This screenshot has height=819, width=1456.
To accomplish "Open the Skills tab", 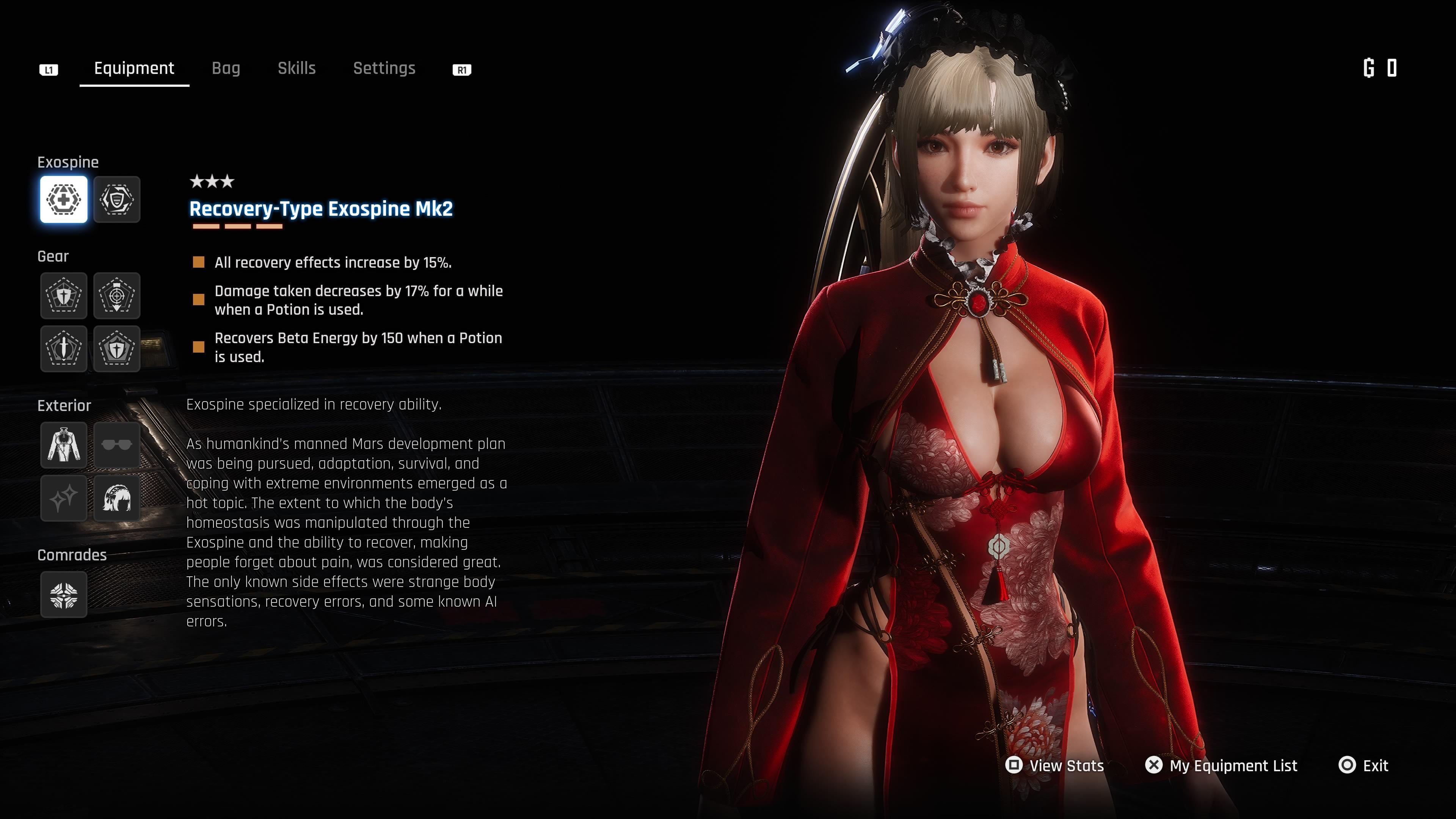I will click(296, 68).
